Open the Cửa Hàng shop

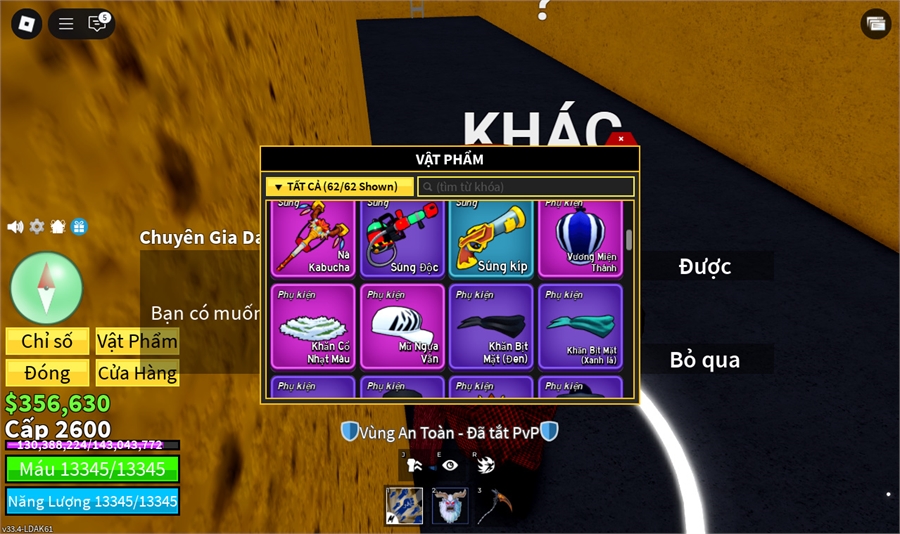[137, 373]
